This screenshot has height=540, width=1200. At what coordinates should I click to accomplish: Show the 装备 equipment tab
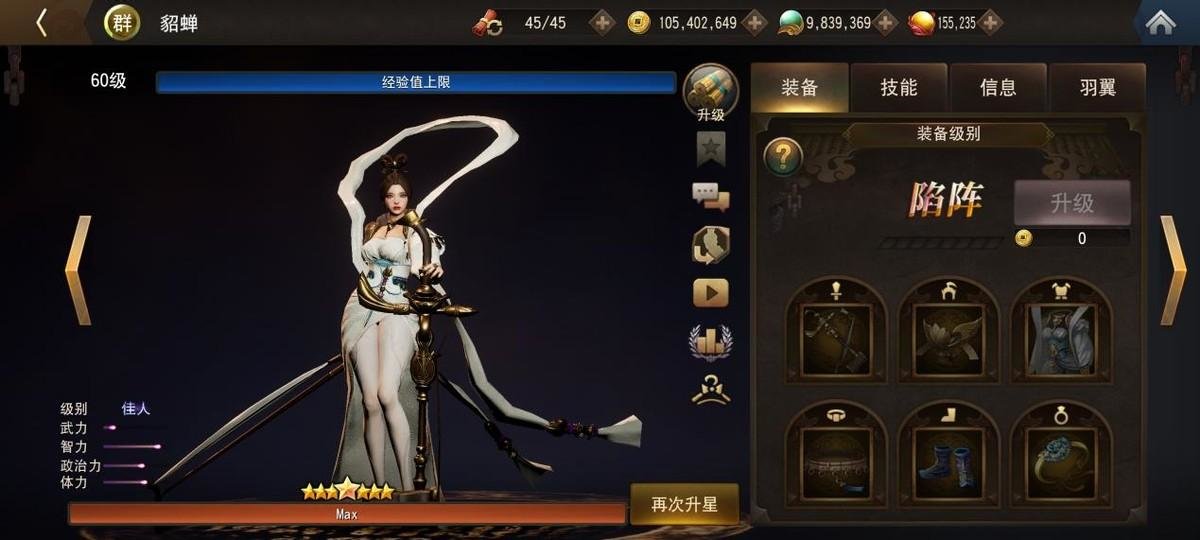click(x=799, y=87)
